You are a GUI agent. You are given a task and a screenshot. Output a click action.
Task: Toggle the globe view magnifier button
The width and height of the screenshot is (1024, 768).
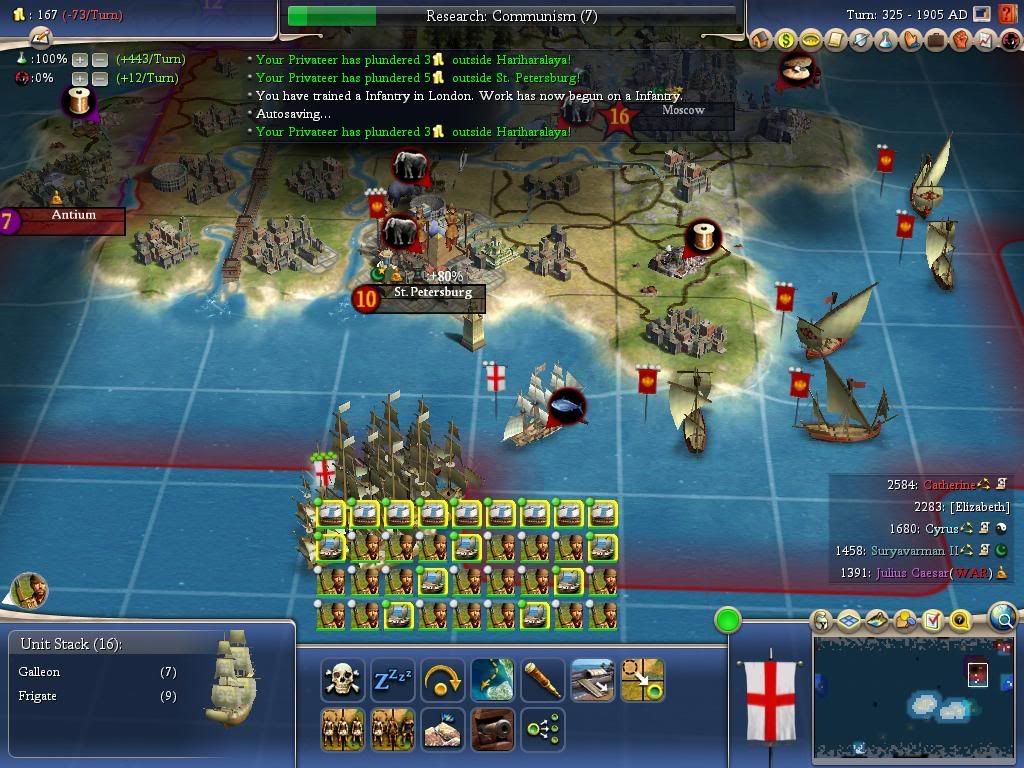(1003, 619)
